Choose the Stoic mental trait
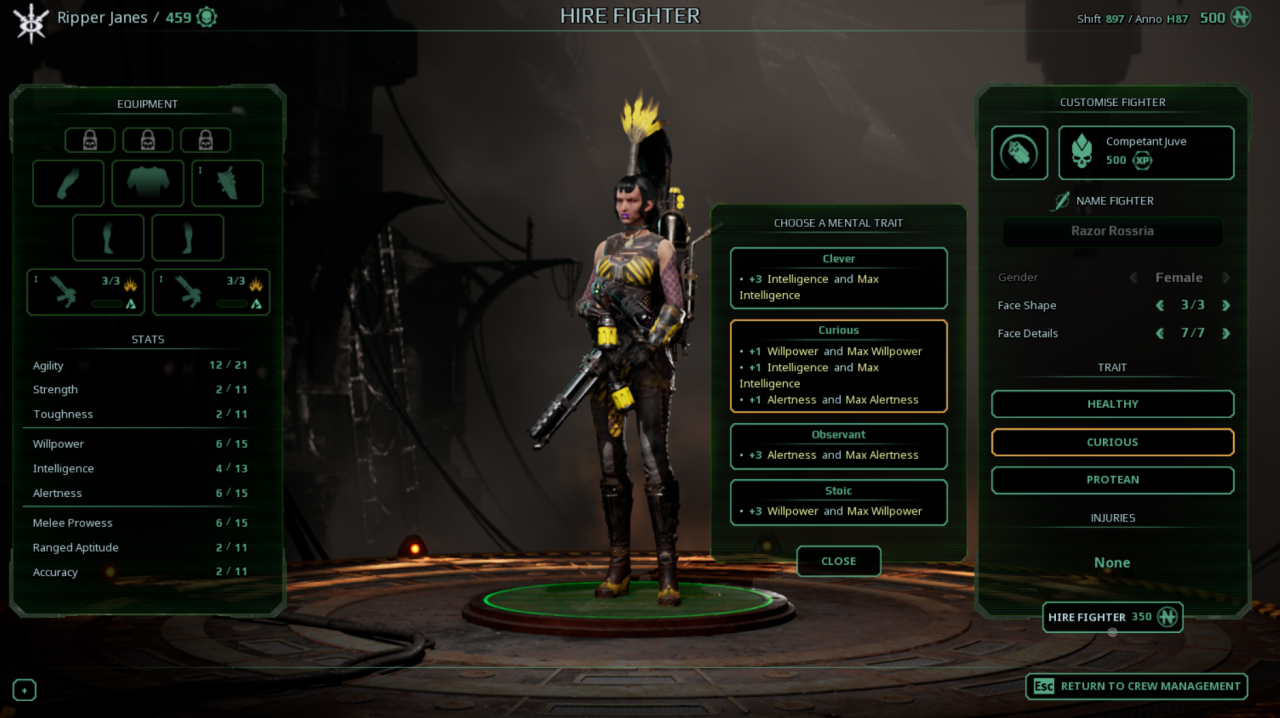Viewport: 1280px width, 718px height. (x=838, y=502)
